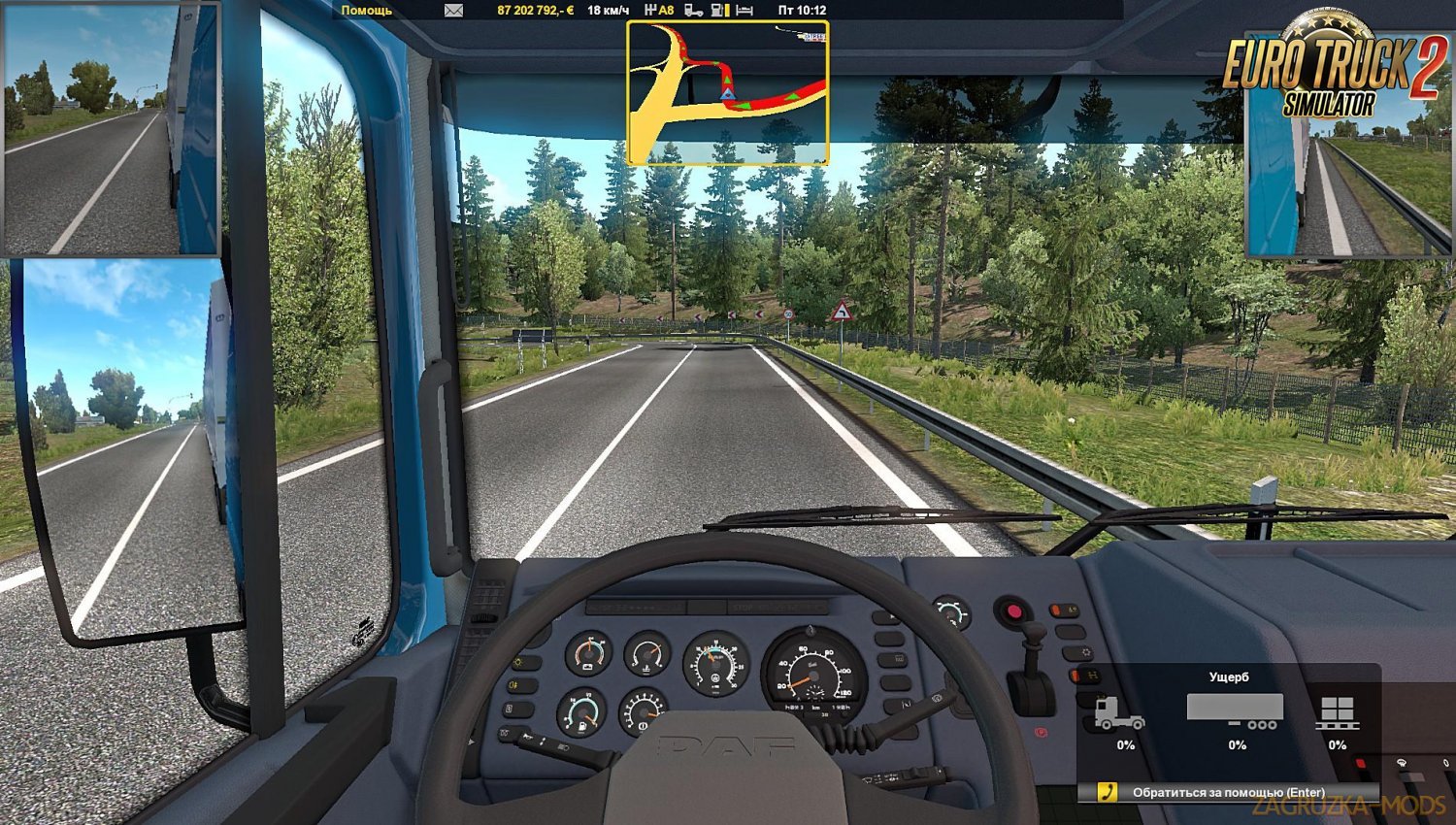Expand the tachometer display on the dashboard

pos(716,664)
